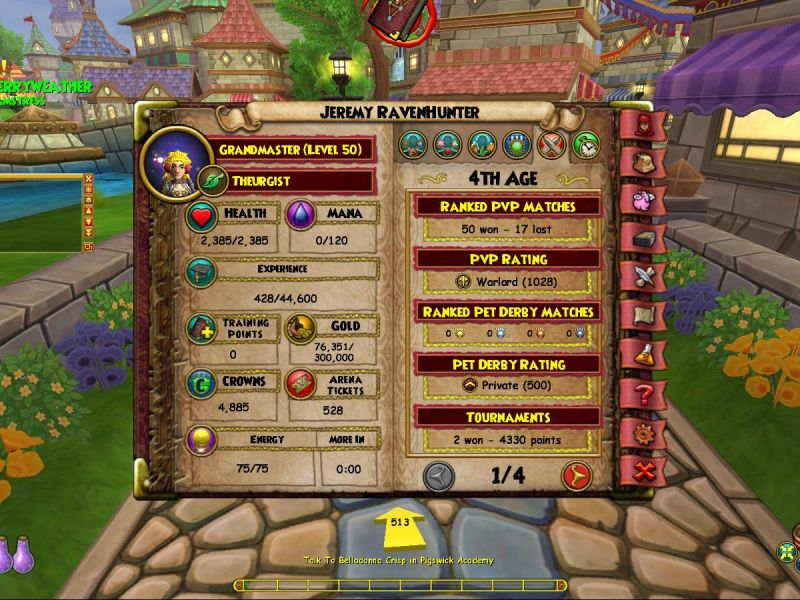
Task: Close the chat window with its X
Action: point(88,180)
